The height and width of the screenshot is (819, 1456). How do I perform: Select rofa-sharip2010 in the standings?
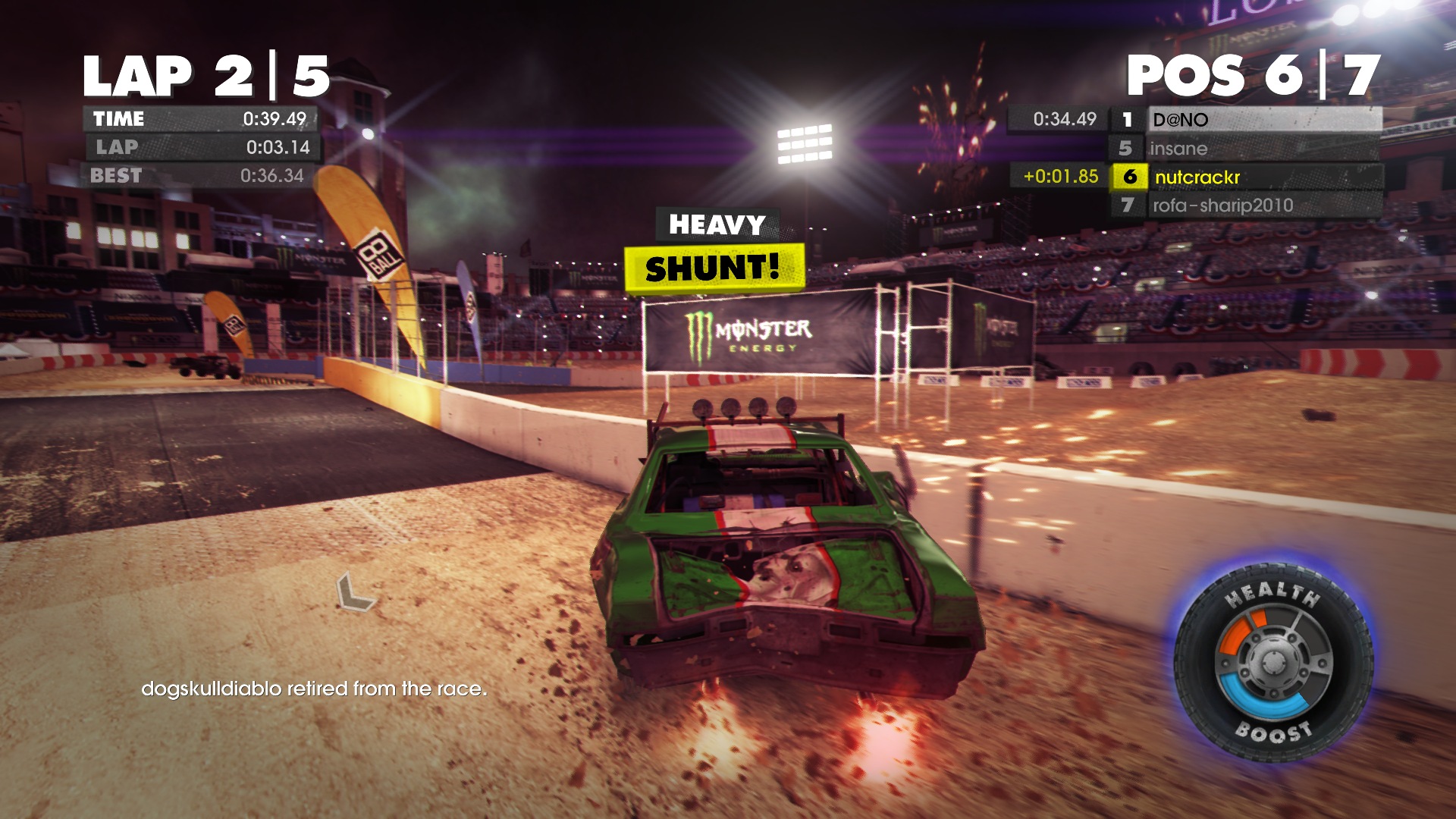point(1247,206)
